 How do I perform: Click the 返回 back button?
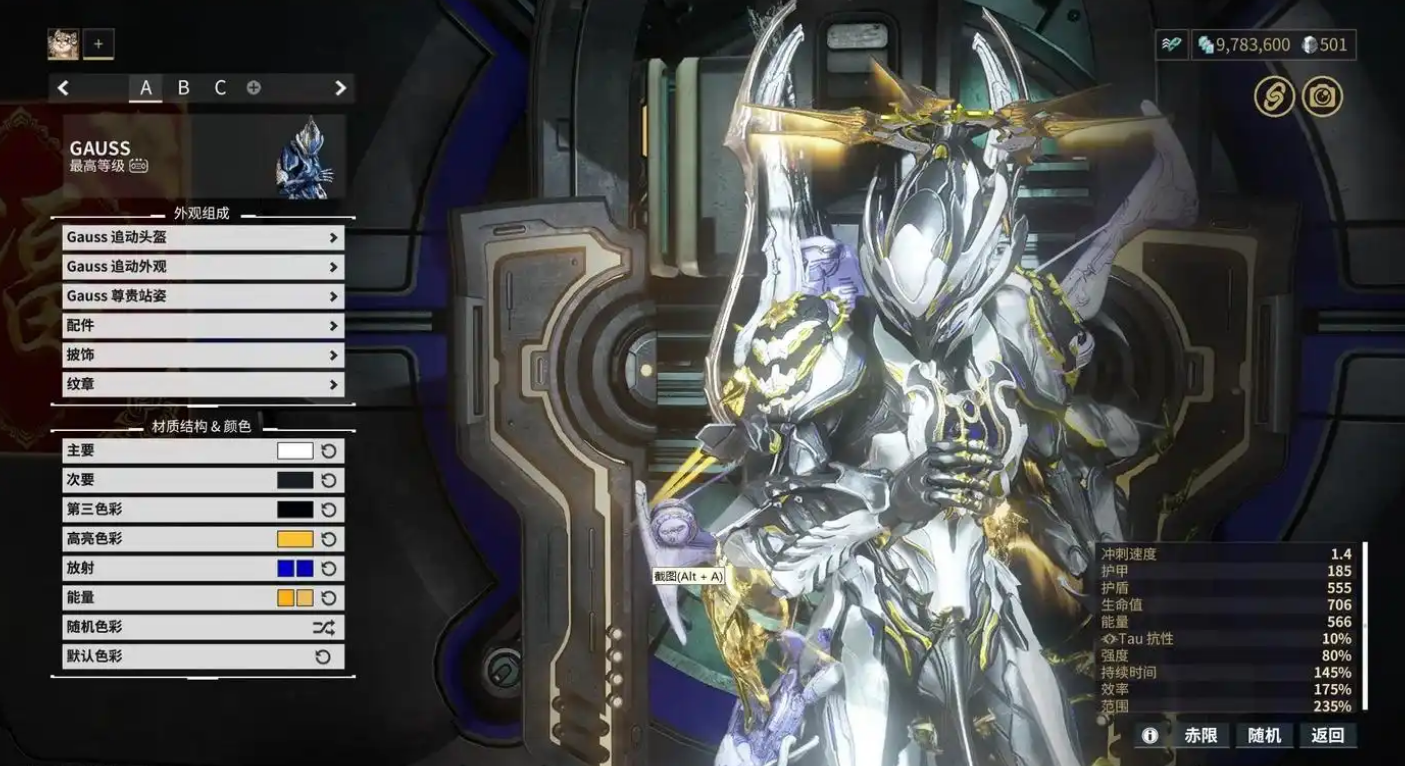(1328, 735)
